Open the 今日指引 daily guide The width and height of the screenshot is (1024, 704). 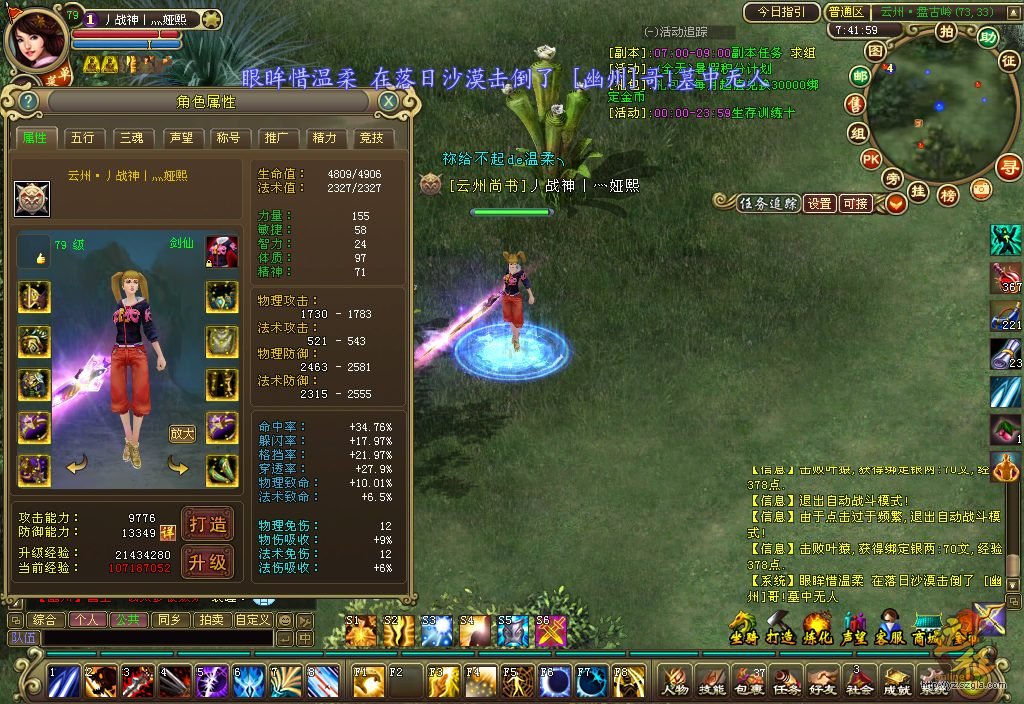pos(780,12)
